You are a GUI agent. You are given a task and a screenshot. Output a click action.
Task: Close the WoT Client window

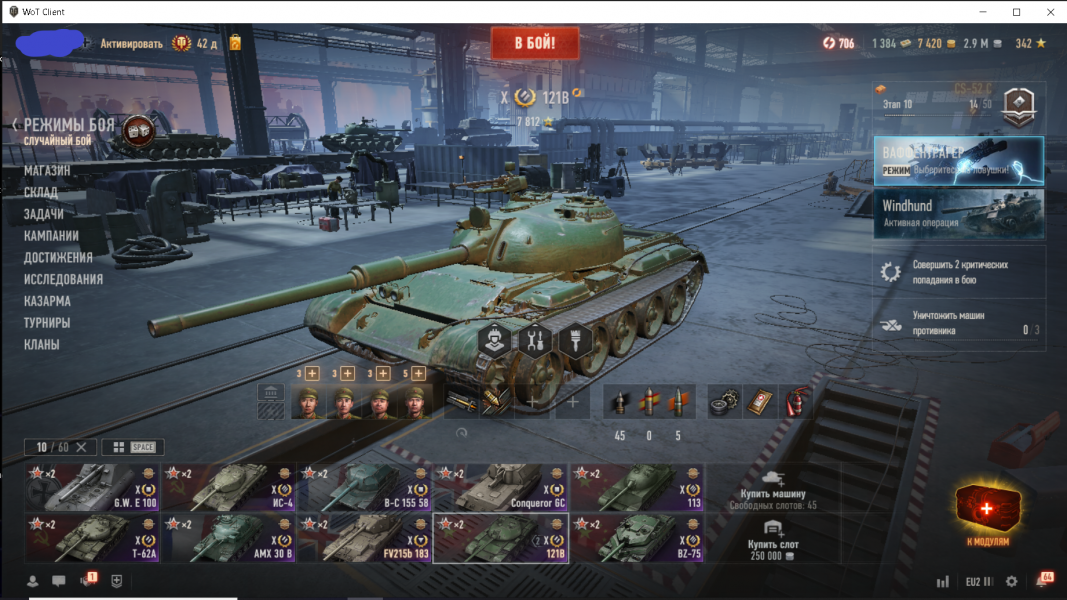[x=1049, y=11]
